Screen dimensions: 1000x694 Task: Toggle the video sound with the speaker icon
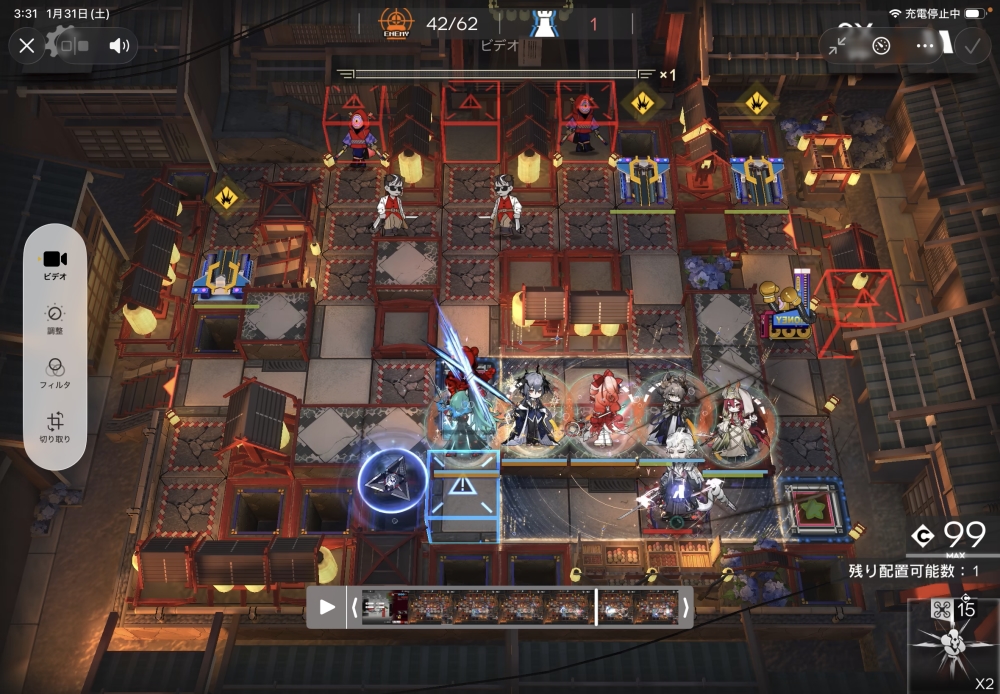pyautogui.click(x=119, y=45)
